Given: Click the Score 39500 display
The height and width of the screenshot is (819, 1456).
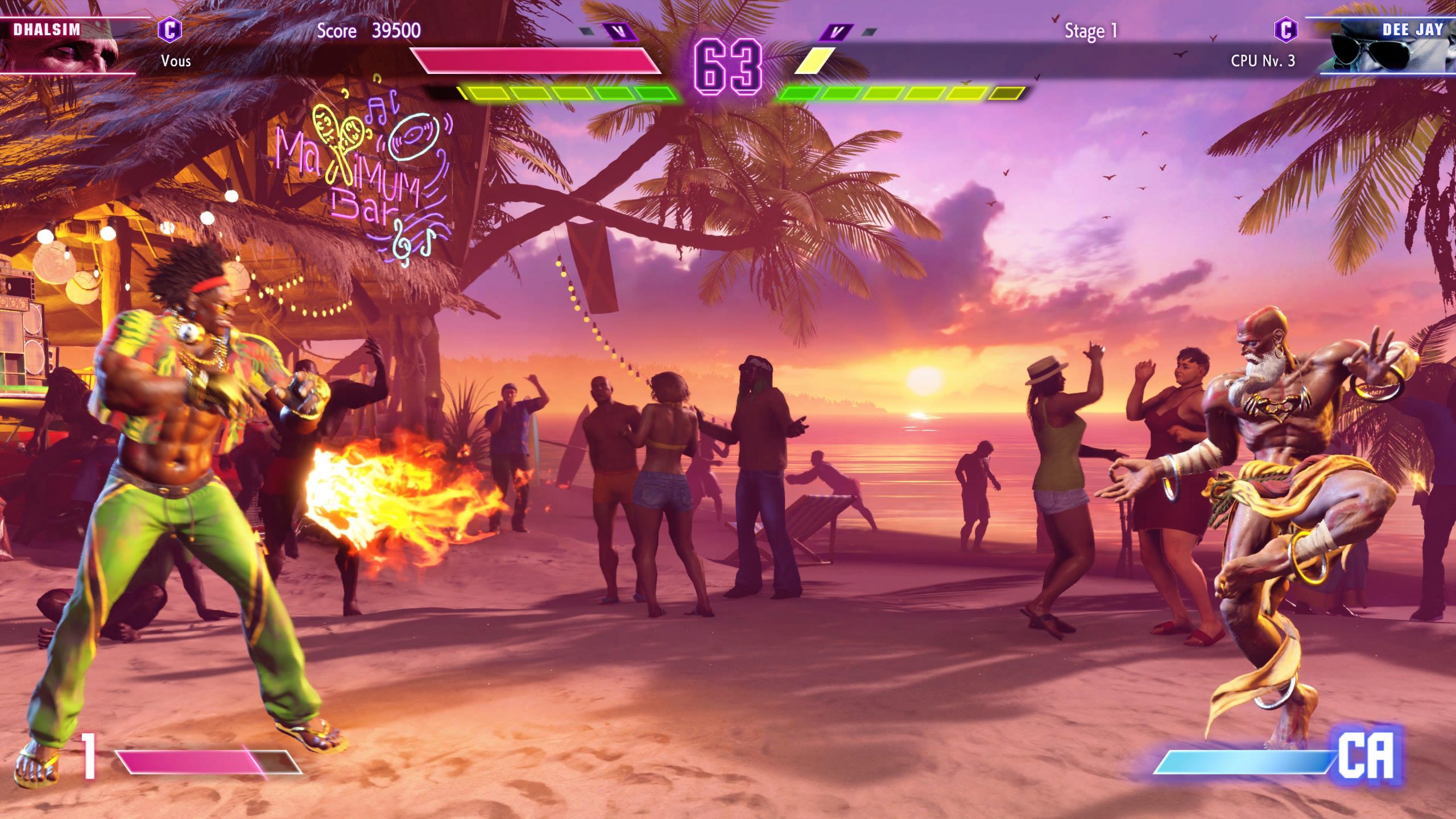Looking at the screenshot, I should coord(369,31).
